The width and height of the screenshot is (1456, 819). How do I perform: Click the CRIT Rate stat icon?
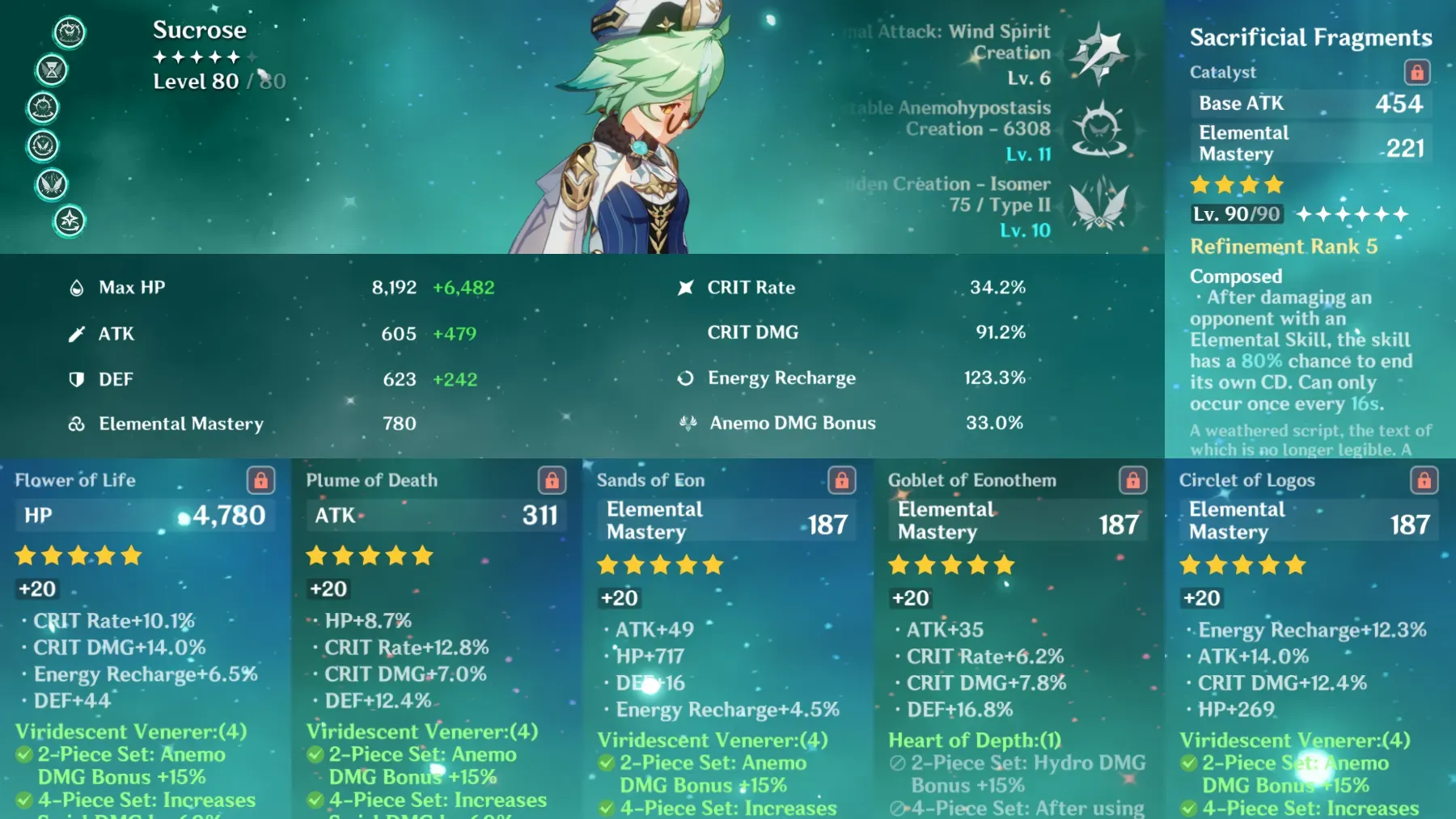(686, 286)
